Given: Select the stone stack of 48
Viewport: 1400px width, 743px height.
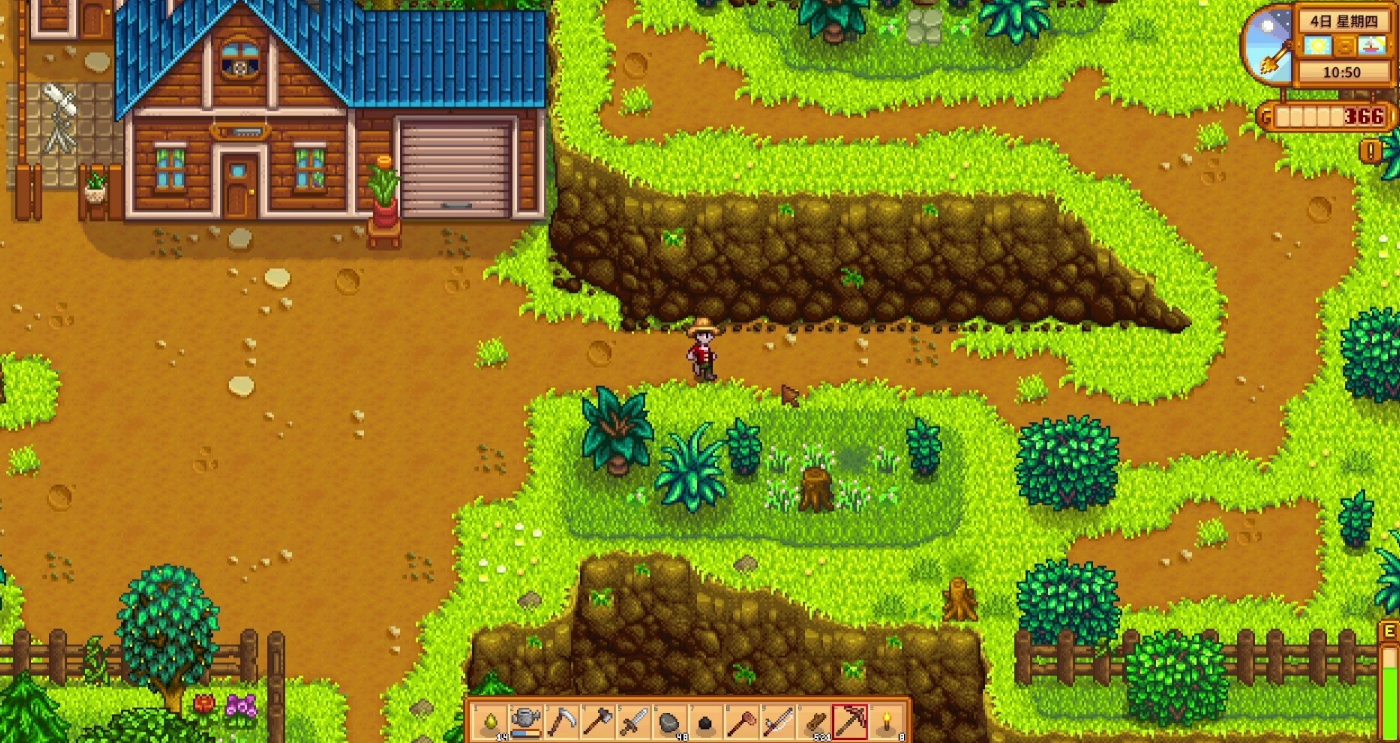Looking at the screenshot, I should click(670, 721).
